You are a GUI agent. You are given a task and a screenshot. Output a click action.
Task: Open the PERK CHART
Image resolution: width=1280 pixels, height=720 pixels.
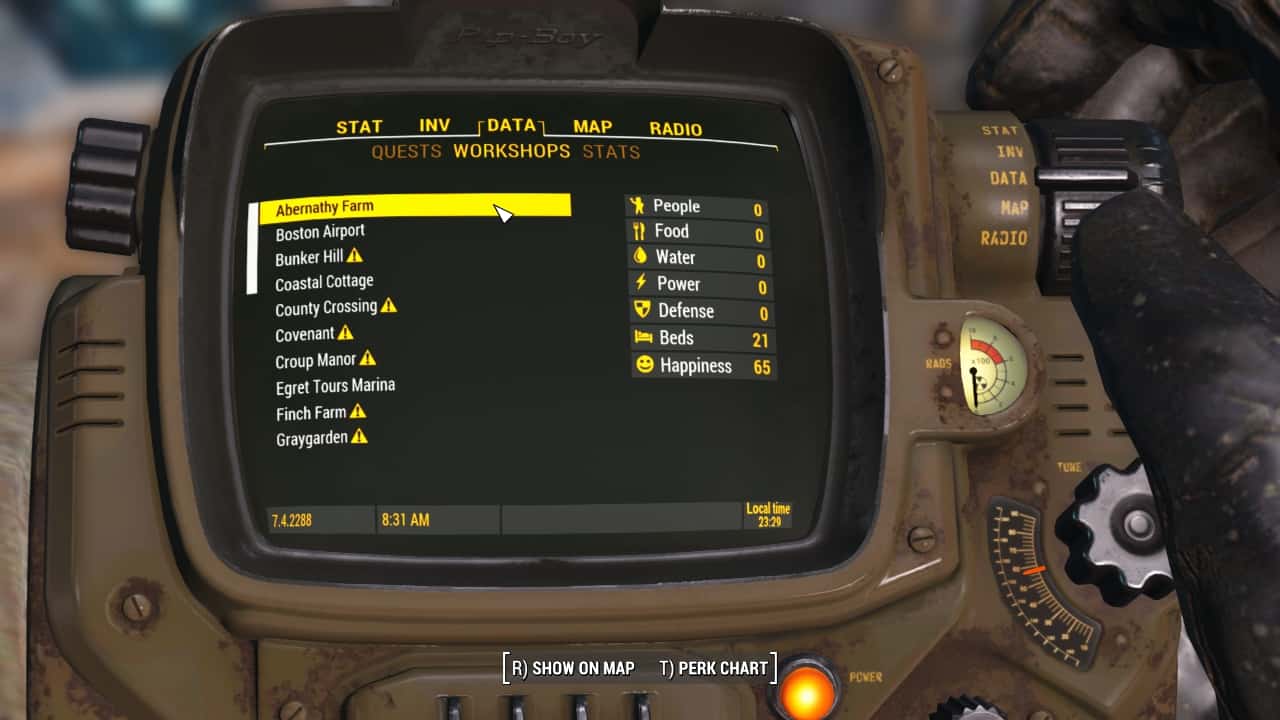pos(713,668)
